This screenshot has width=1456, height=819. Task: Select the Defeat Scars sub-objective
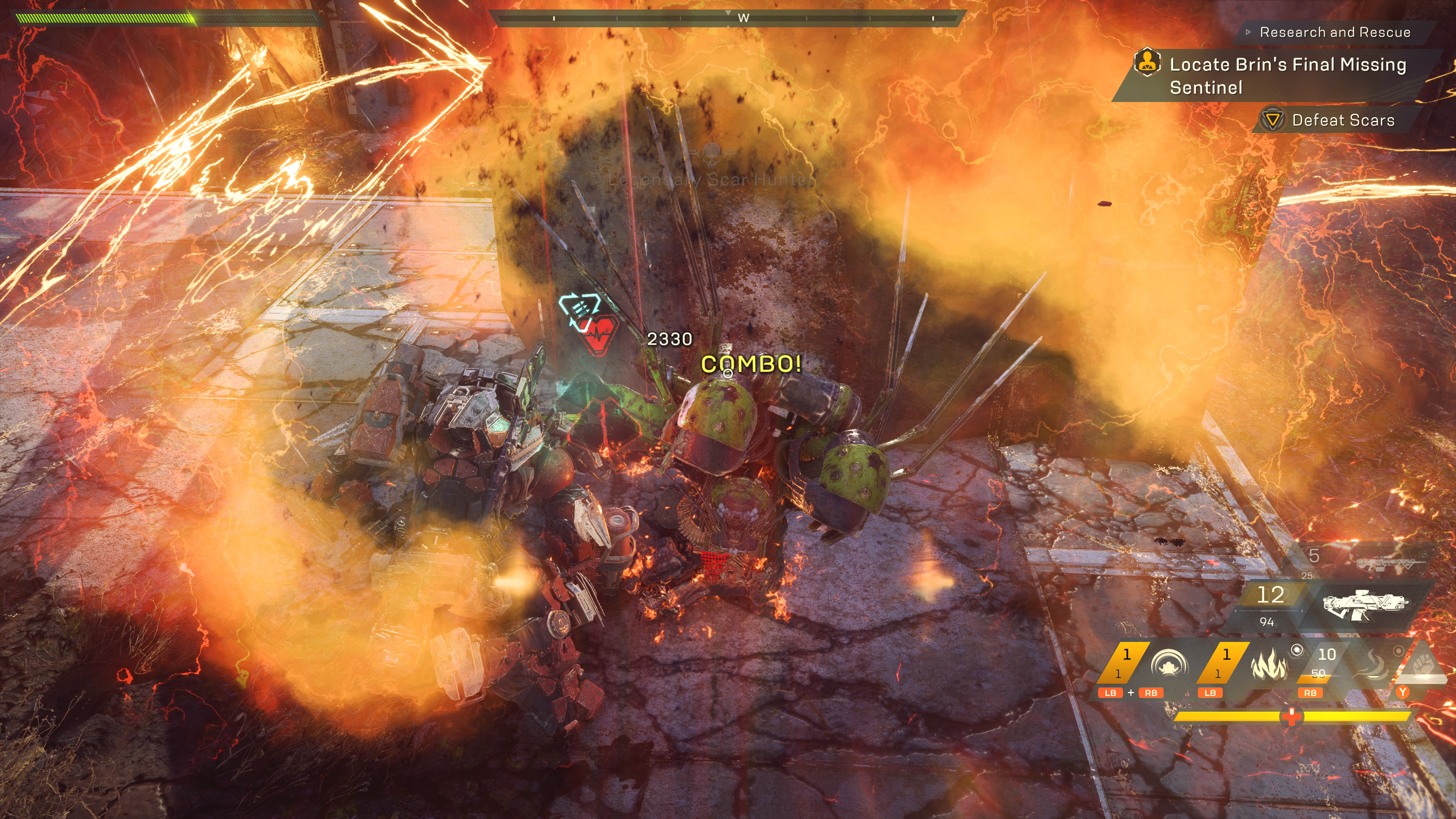(x=1342, y=120)
